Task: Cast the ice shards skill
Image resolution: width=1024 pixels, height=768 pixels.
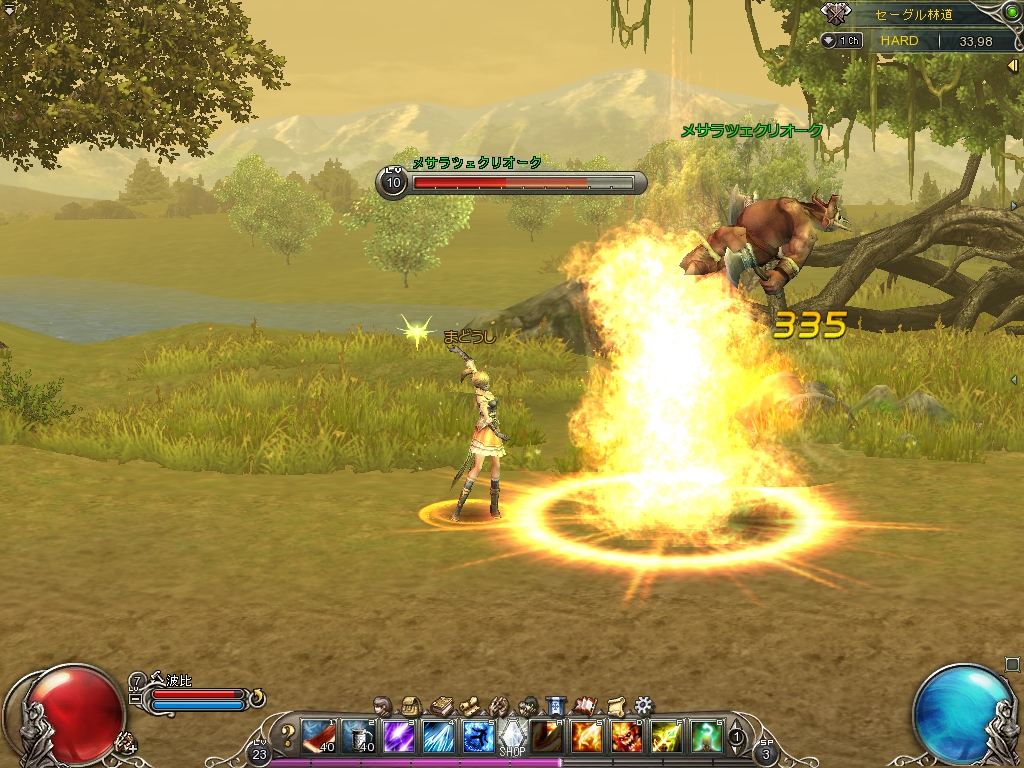Action: click(x=438, y=737)
